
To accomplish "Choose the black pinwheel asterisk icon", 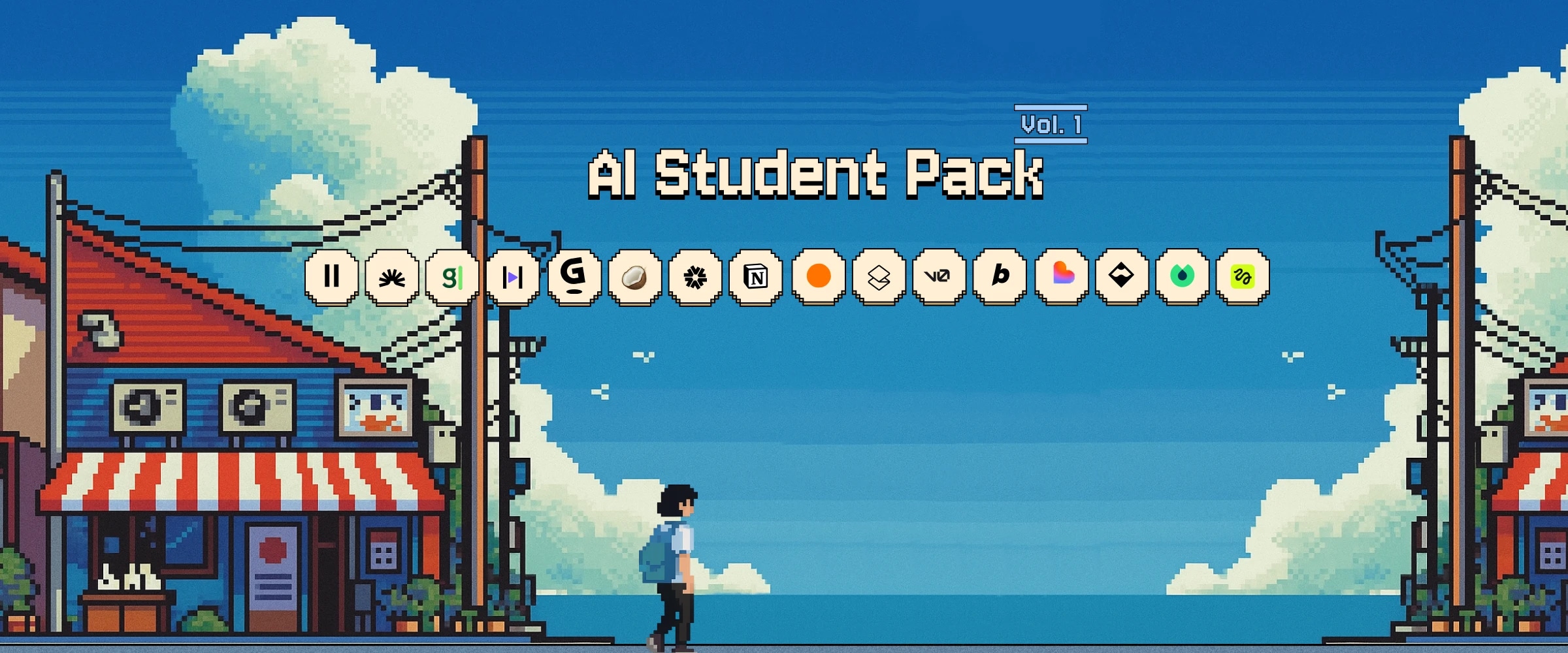I will pyautogui.click(x=695, y=278).
